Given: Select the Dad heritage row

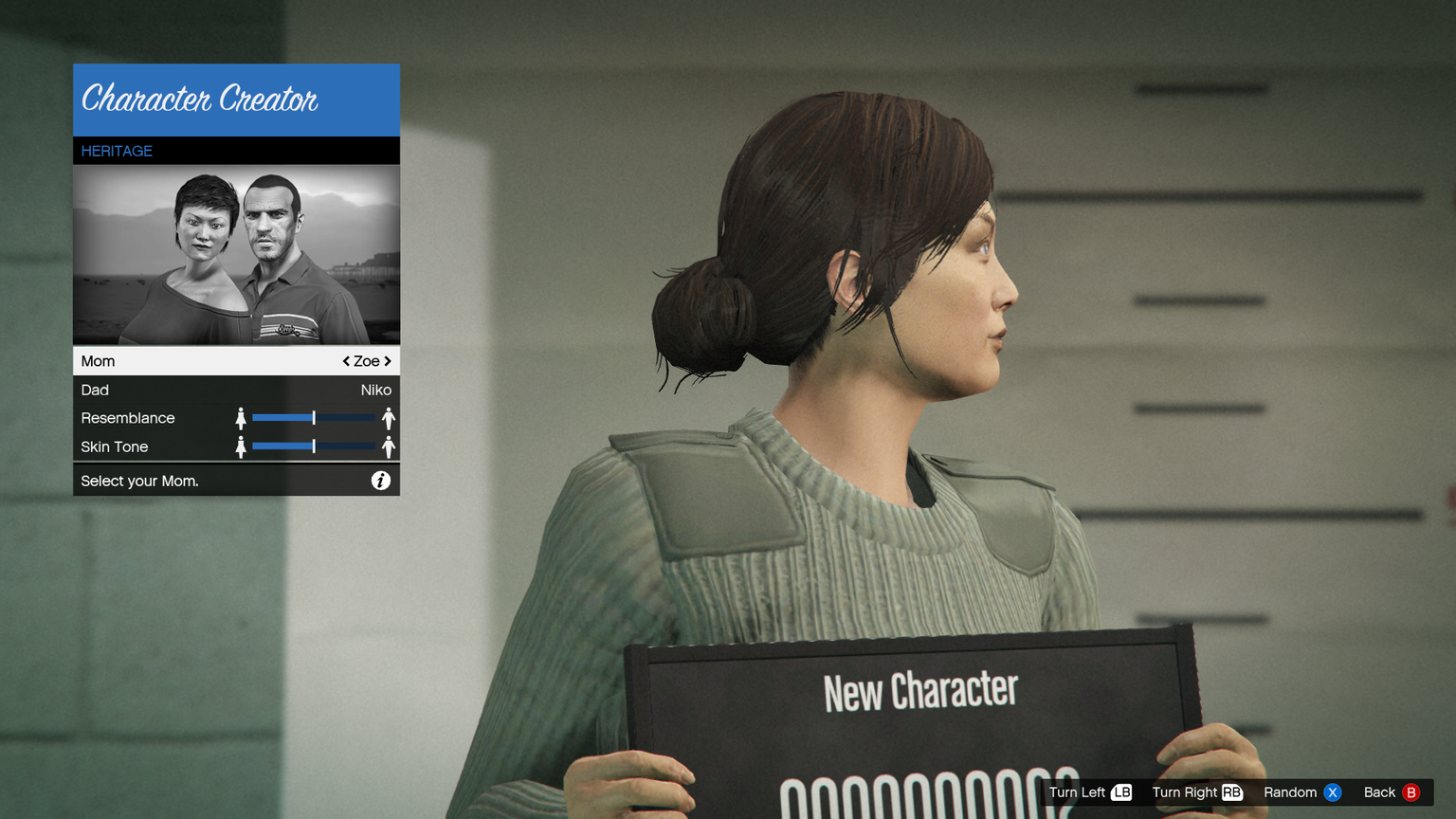Looking at the screenshot, I should (236, 390).
